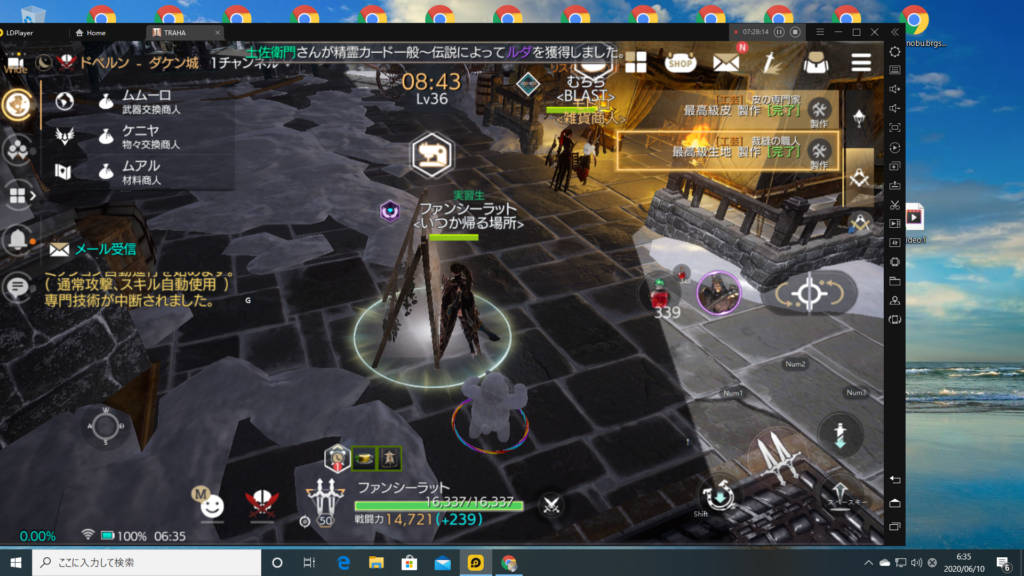Select the ケニヤ goods exchange merchant entry
Viewport: 1024px width, 576px height.
pyautogui.click(x=139, y=137)
